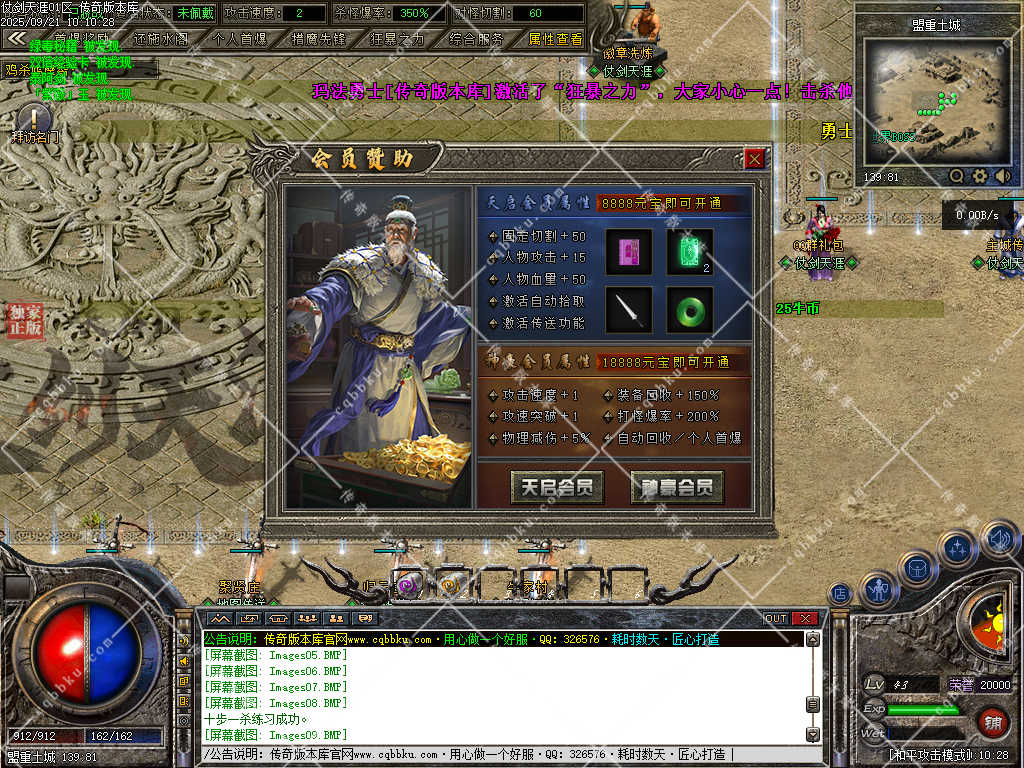This screenshot has height=768, width=1024.
Task: Open the bag inventory round button
Action: [x=918, y=569]
